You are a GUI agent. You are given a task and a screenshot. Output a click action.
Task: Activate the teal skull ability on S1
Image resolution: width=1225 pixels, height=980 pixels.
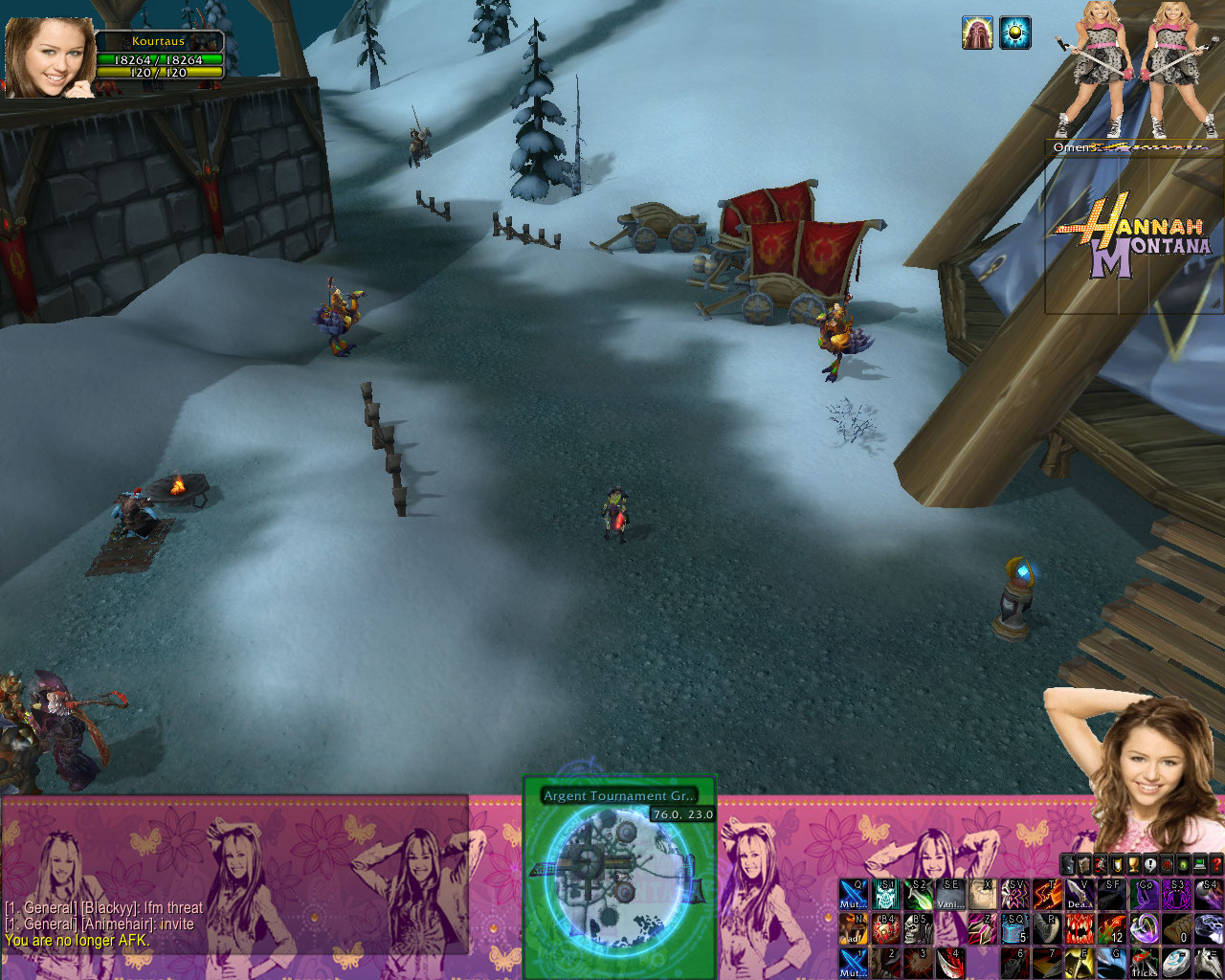click(x=886, y=895)
